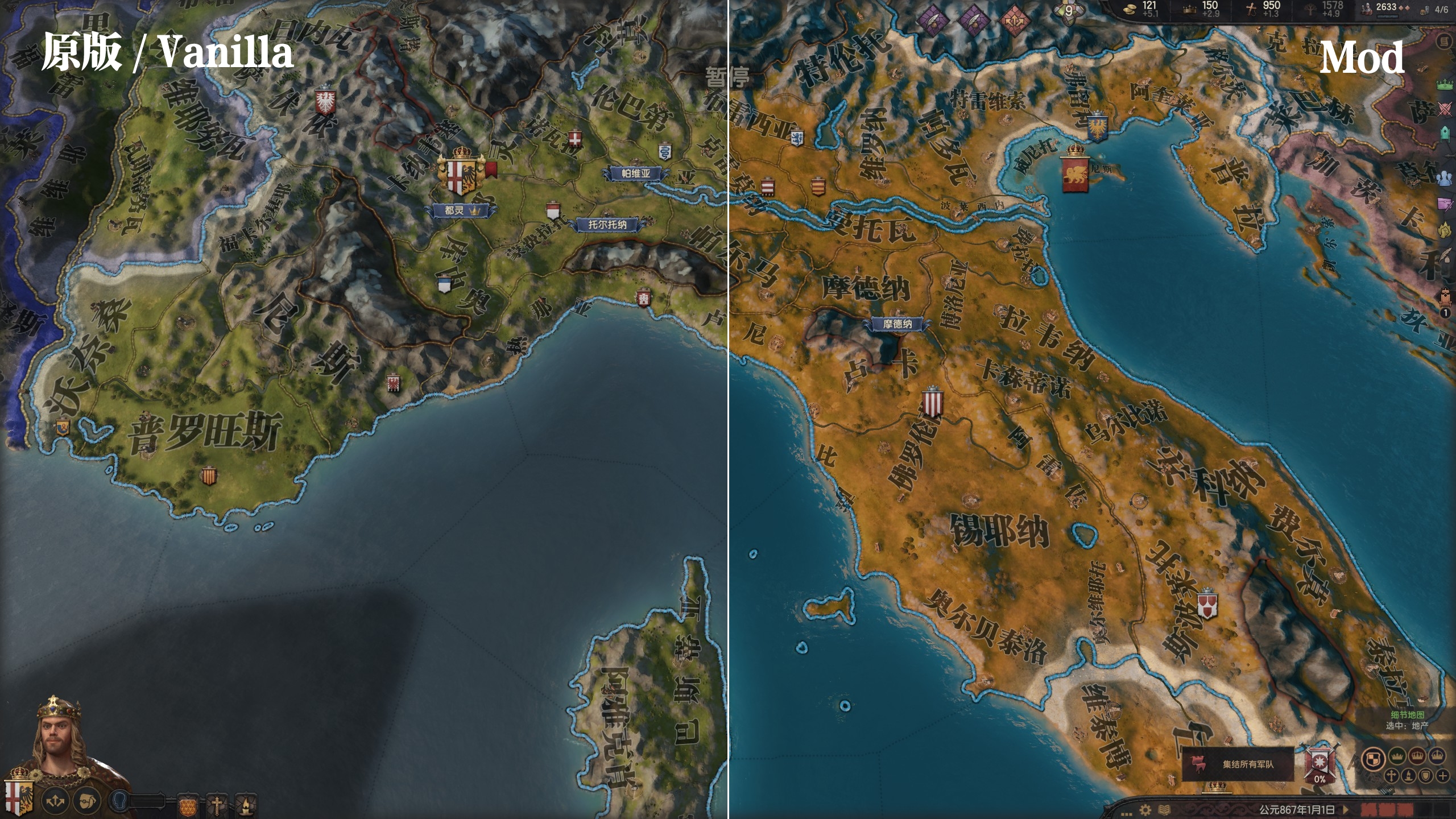The width and height of the screenshot is (1456, 819).
Task: Open the mask intrigue schemes button
Action: (86, 801)
